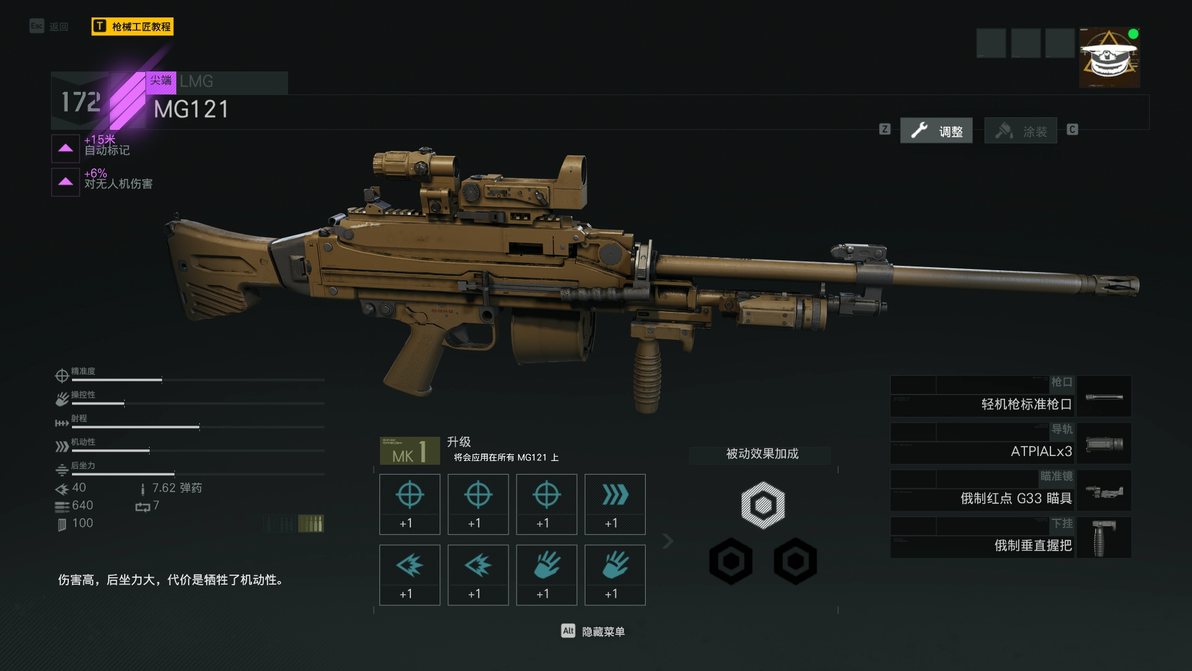Select the 导轨 ATPIALx3 rail slot
This screenshot has height=671, width=1192.
1010,444
